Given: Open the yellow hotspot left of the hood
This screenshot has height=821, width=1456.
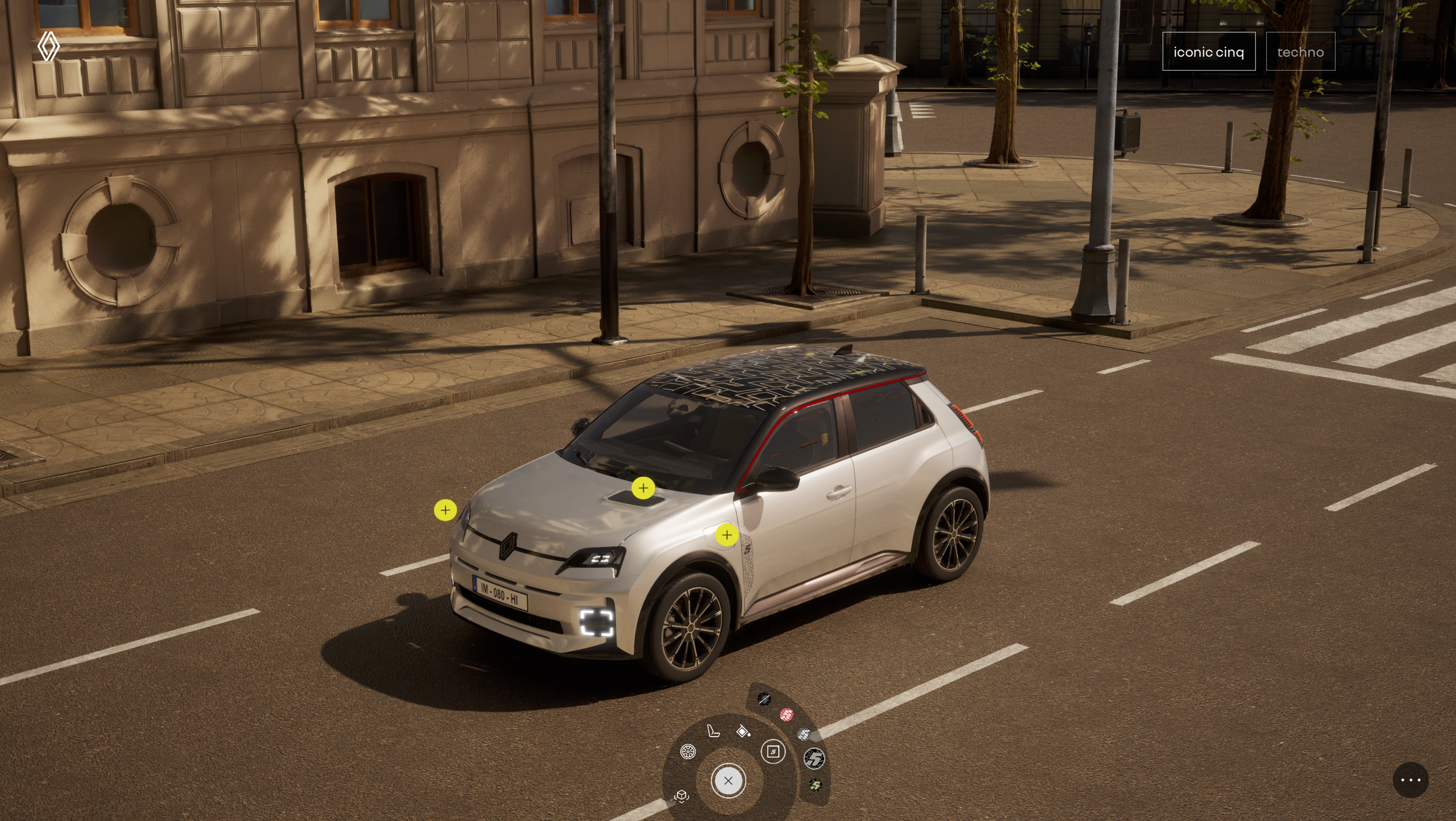Looking at the screenshot, I should tap(445, 510).
